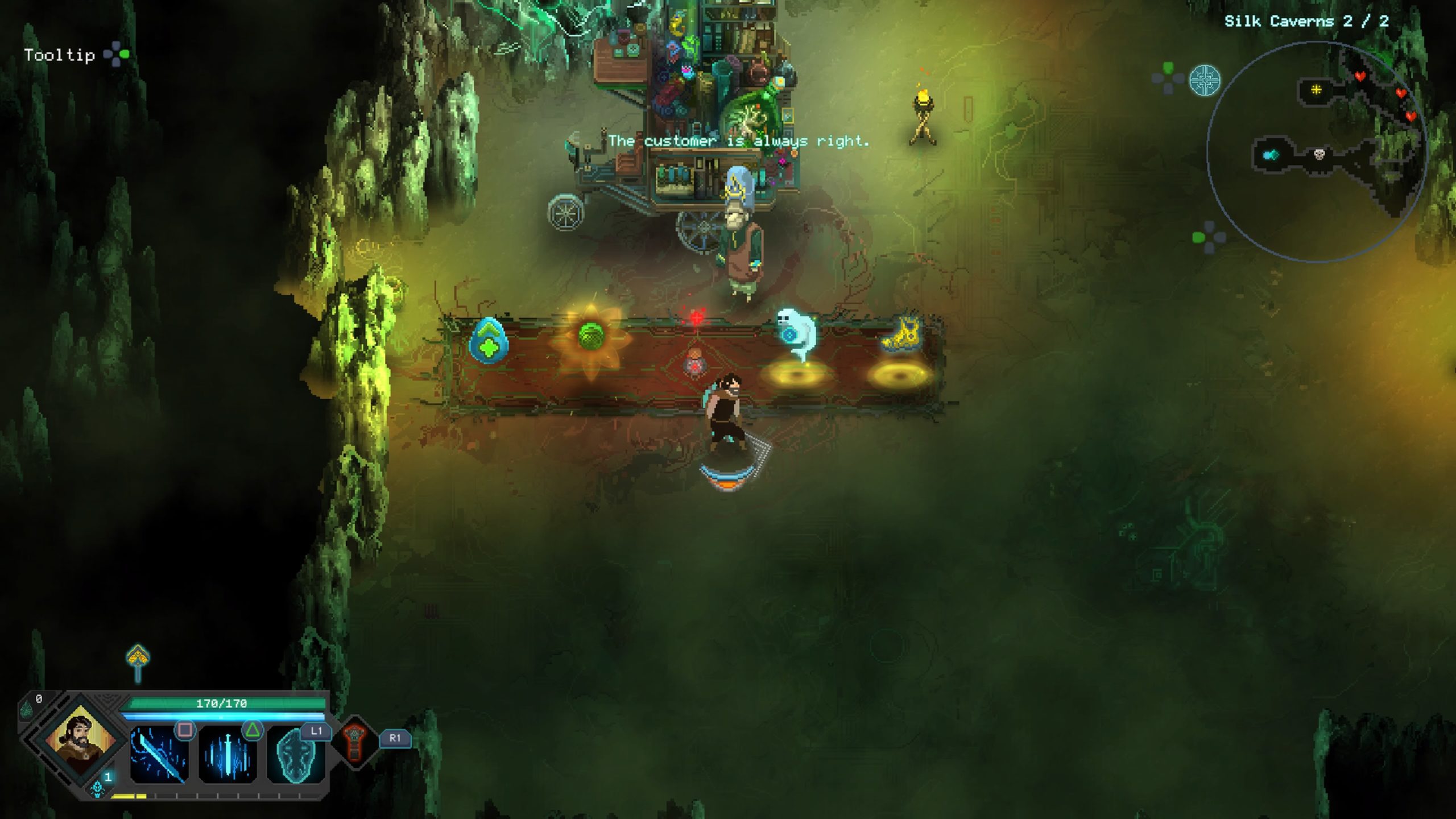Image resolution: width=1456 pixels, height=819 pixels.
Task: Select the golden charm icon above the HUD
Action: (x=138, y=660)
